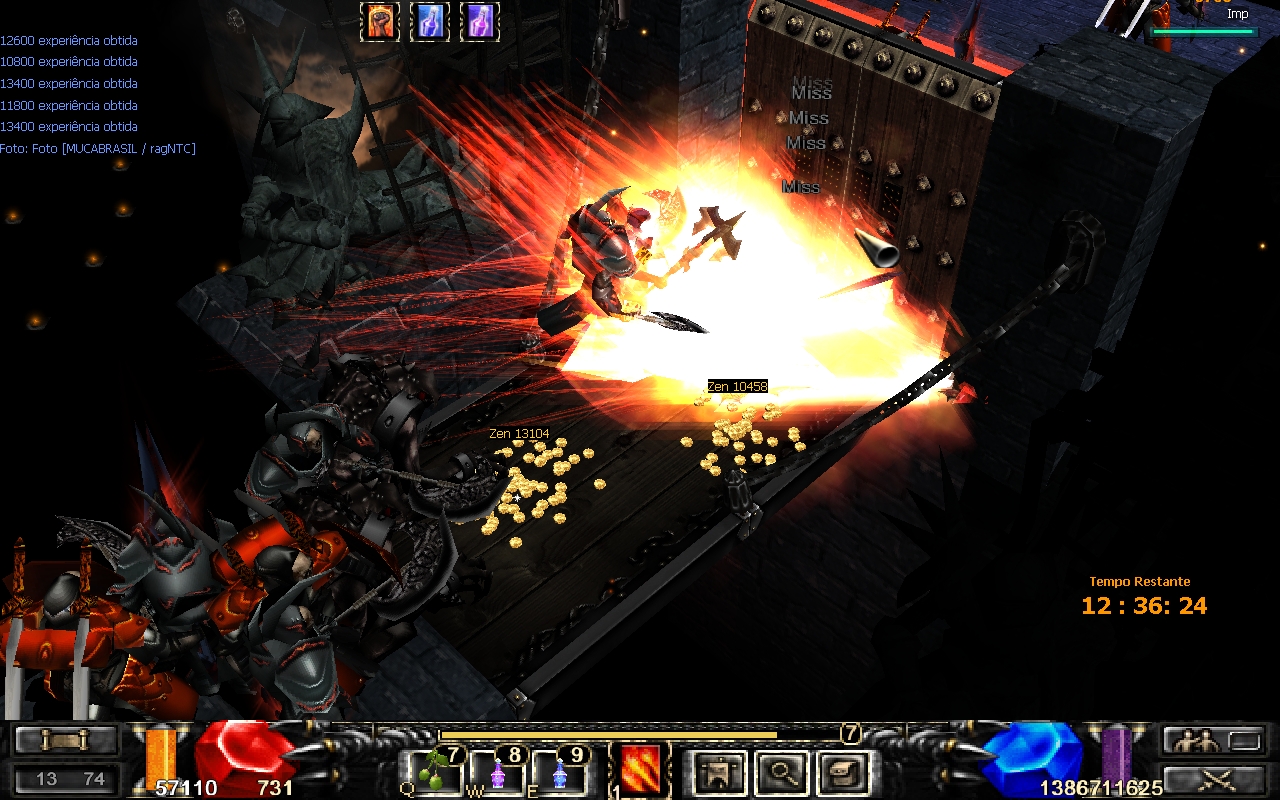1280x800 pixels.
Task: Use the green fruit in slot Q
Action: pyautogui.click(x=436, y=771)
